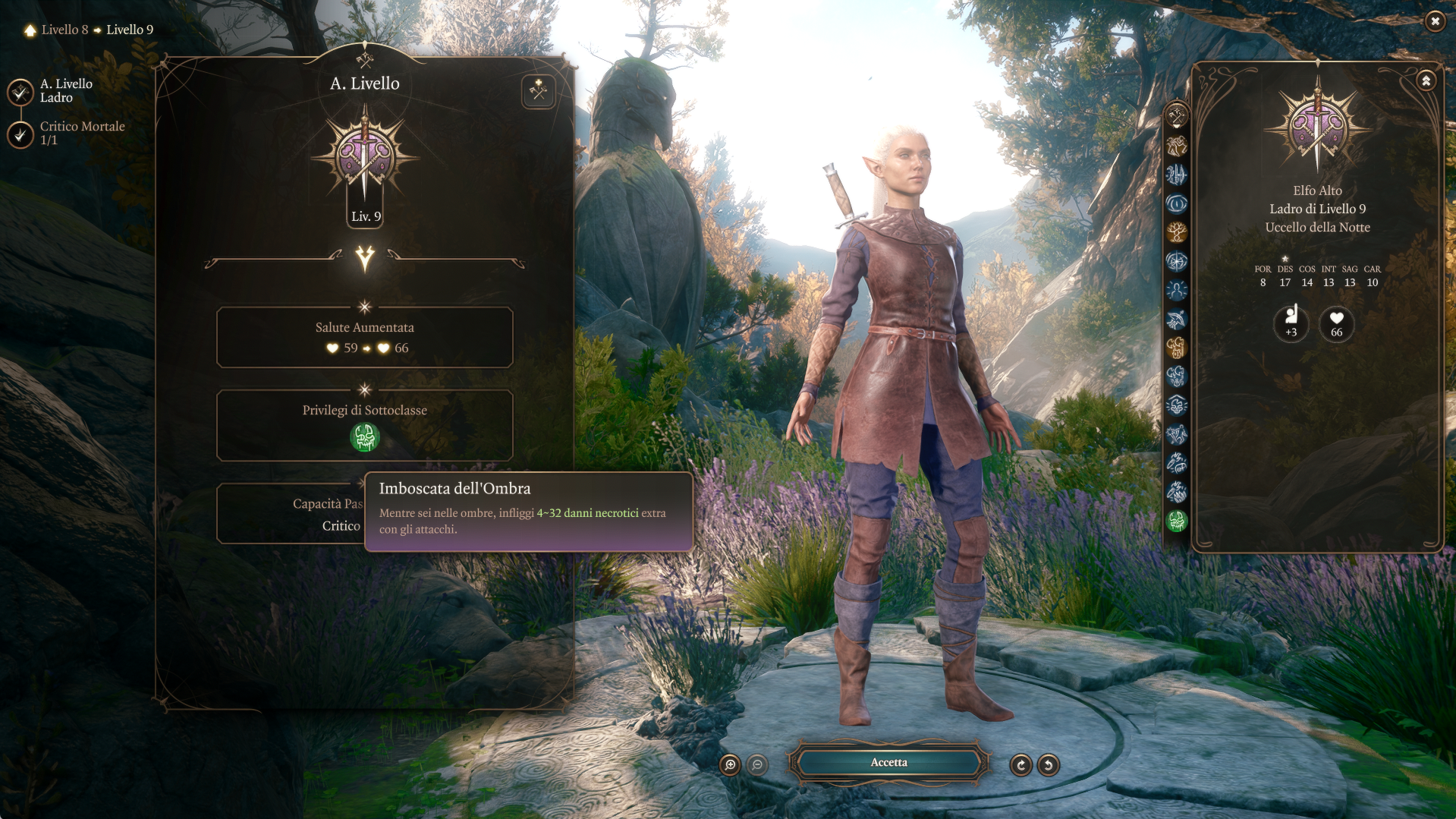Select the bow and arrow sidebar icon

coord(1176,319)
